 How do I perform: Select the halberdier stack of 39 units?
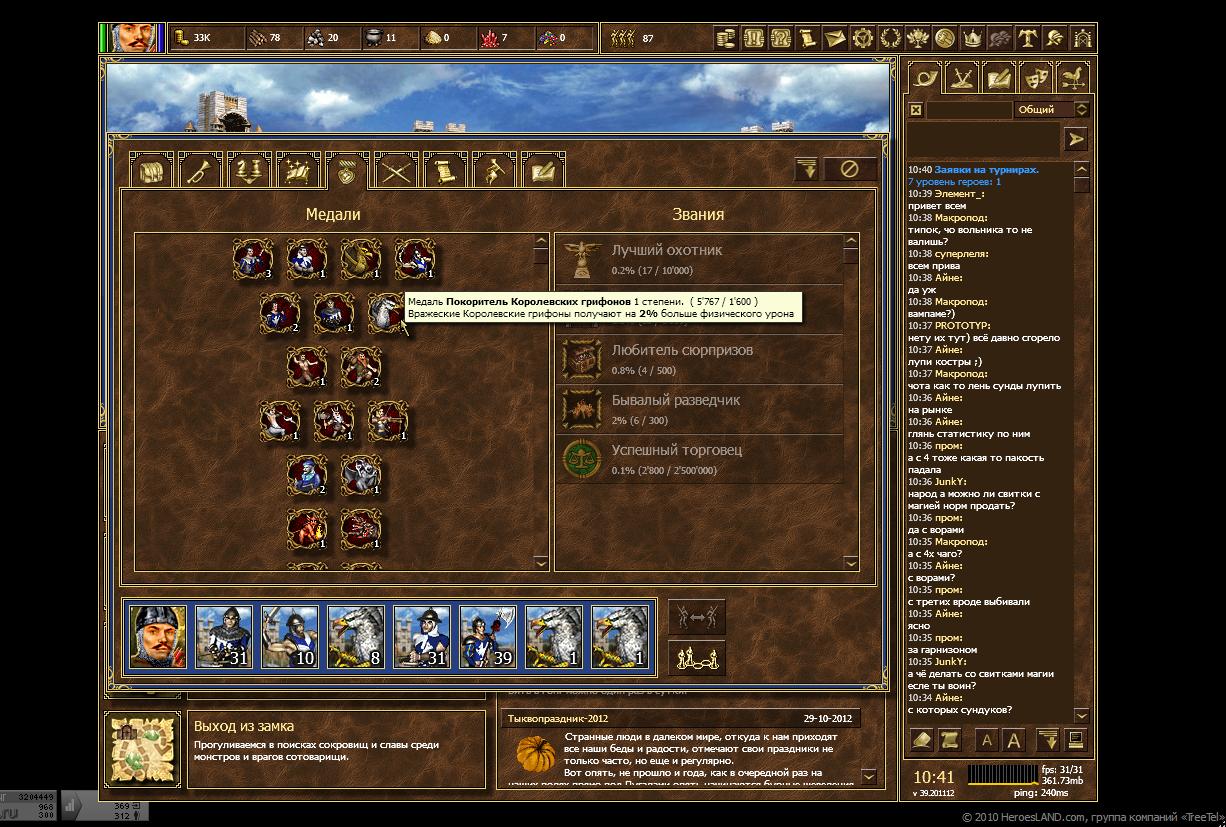point(488,636)
